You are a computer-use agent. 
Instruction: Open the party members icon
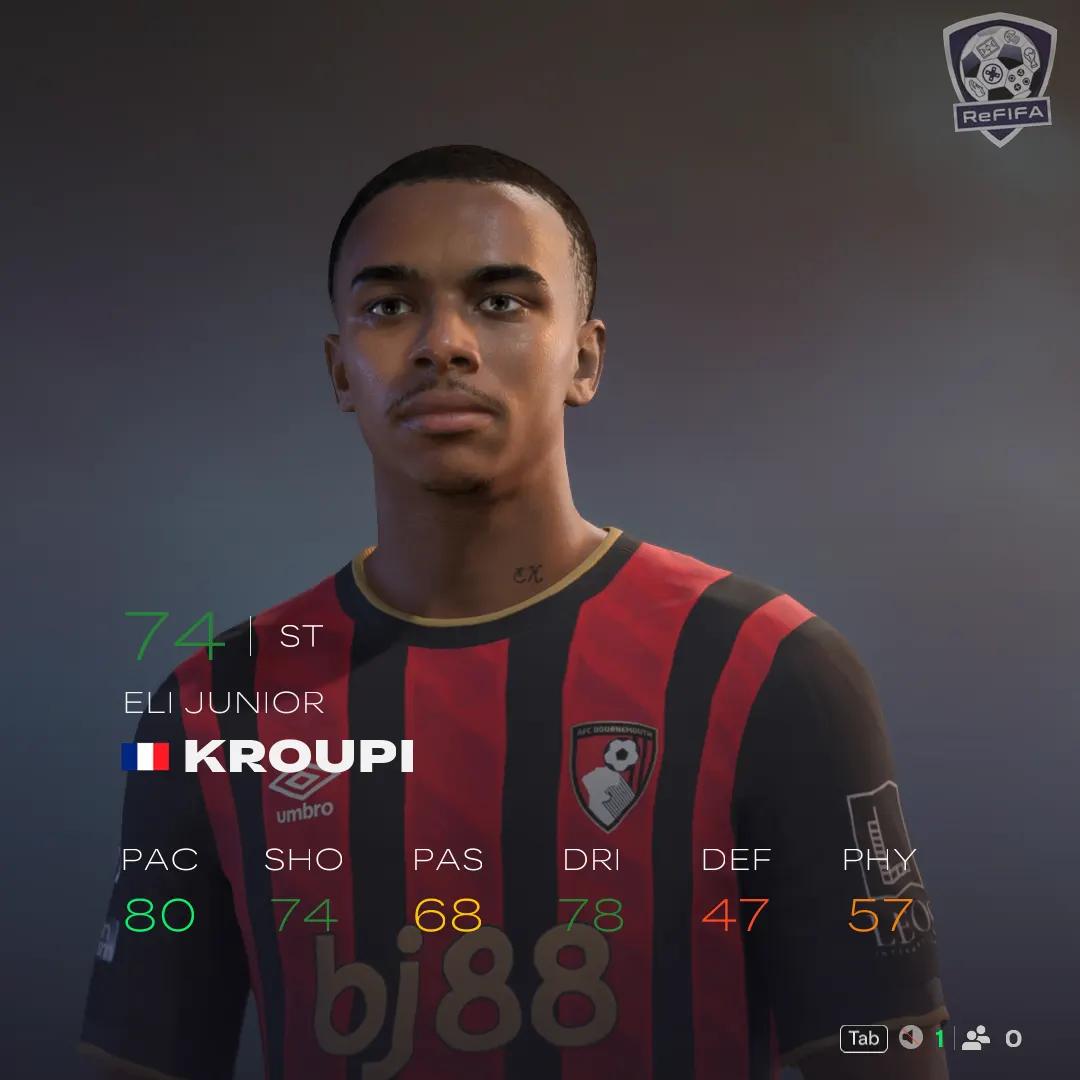pyautogui.click(x=976, y=1038)
